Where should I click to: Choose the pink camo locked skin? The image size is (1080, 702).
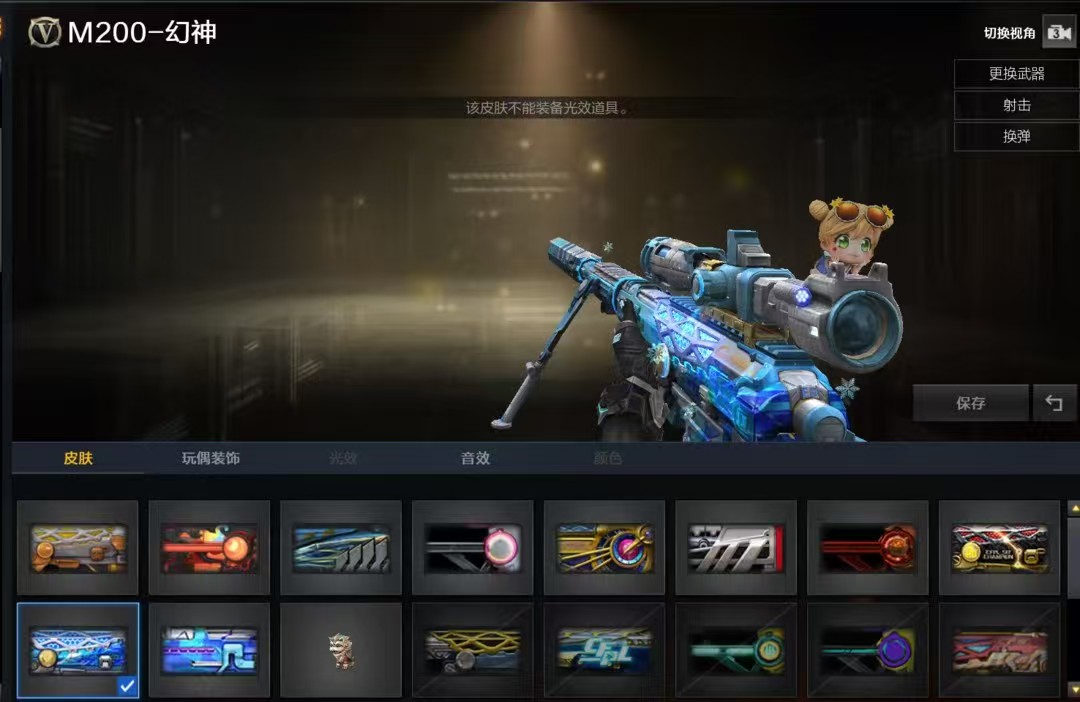click(999, 650)
